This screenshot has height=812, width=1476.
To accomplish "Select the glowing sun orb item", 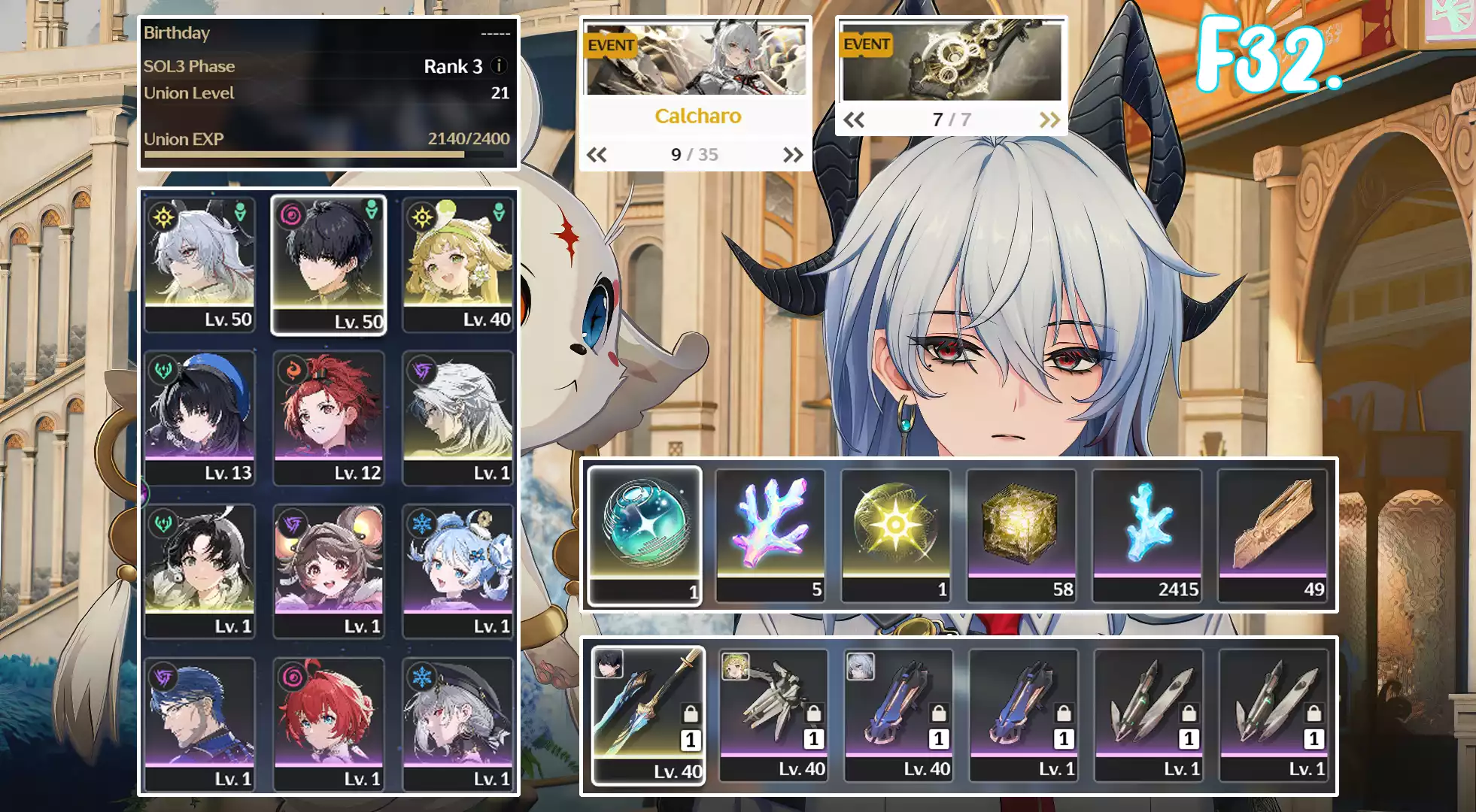I will point(895,535).
